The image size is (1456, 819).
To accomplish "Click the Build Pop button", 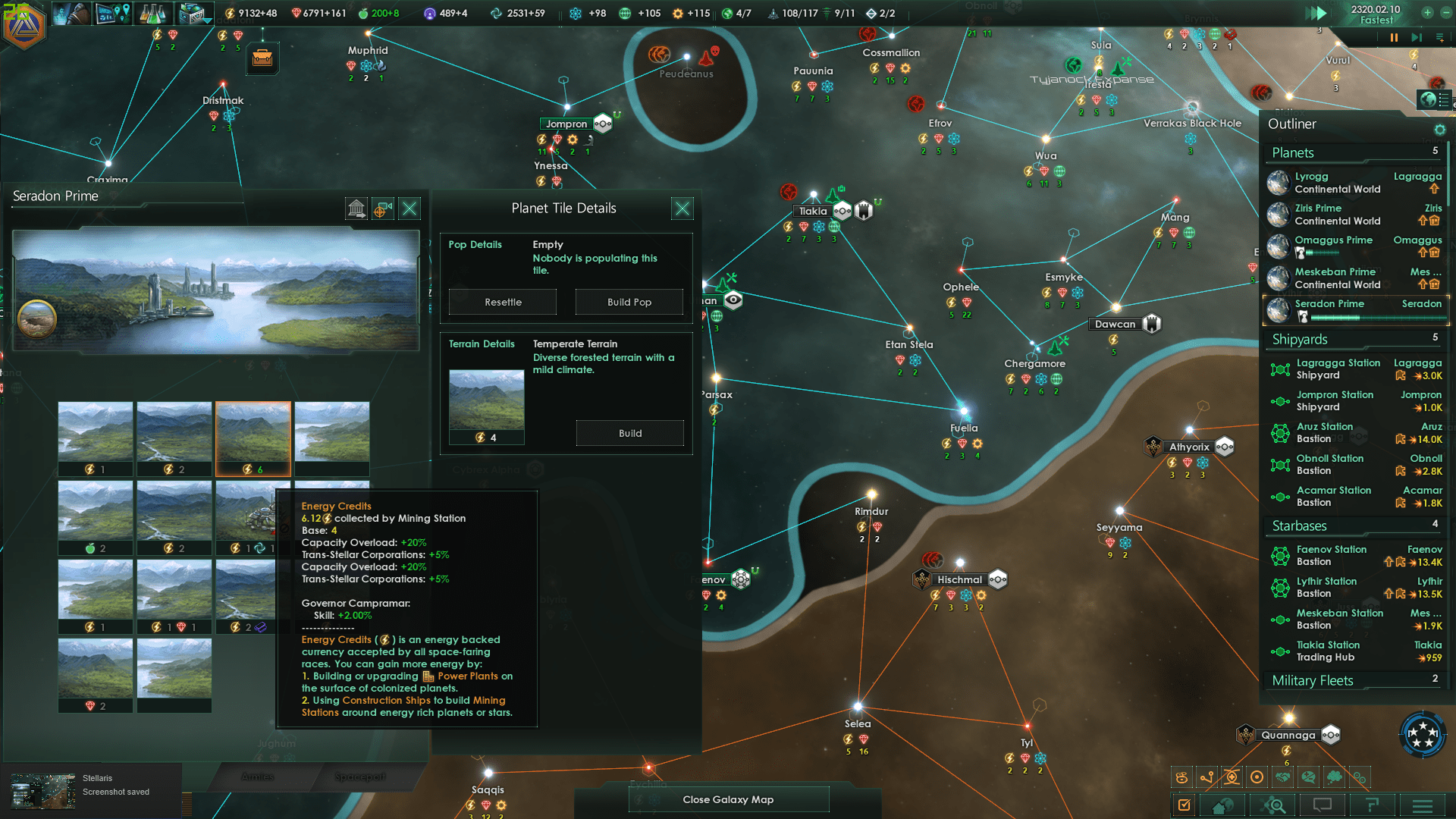I will [x=629, y=302].
